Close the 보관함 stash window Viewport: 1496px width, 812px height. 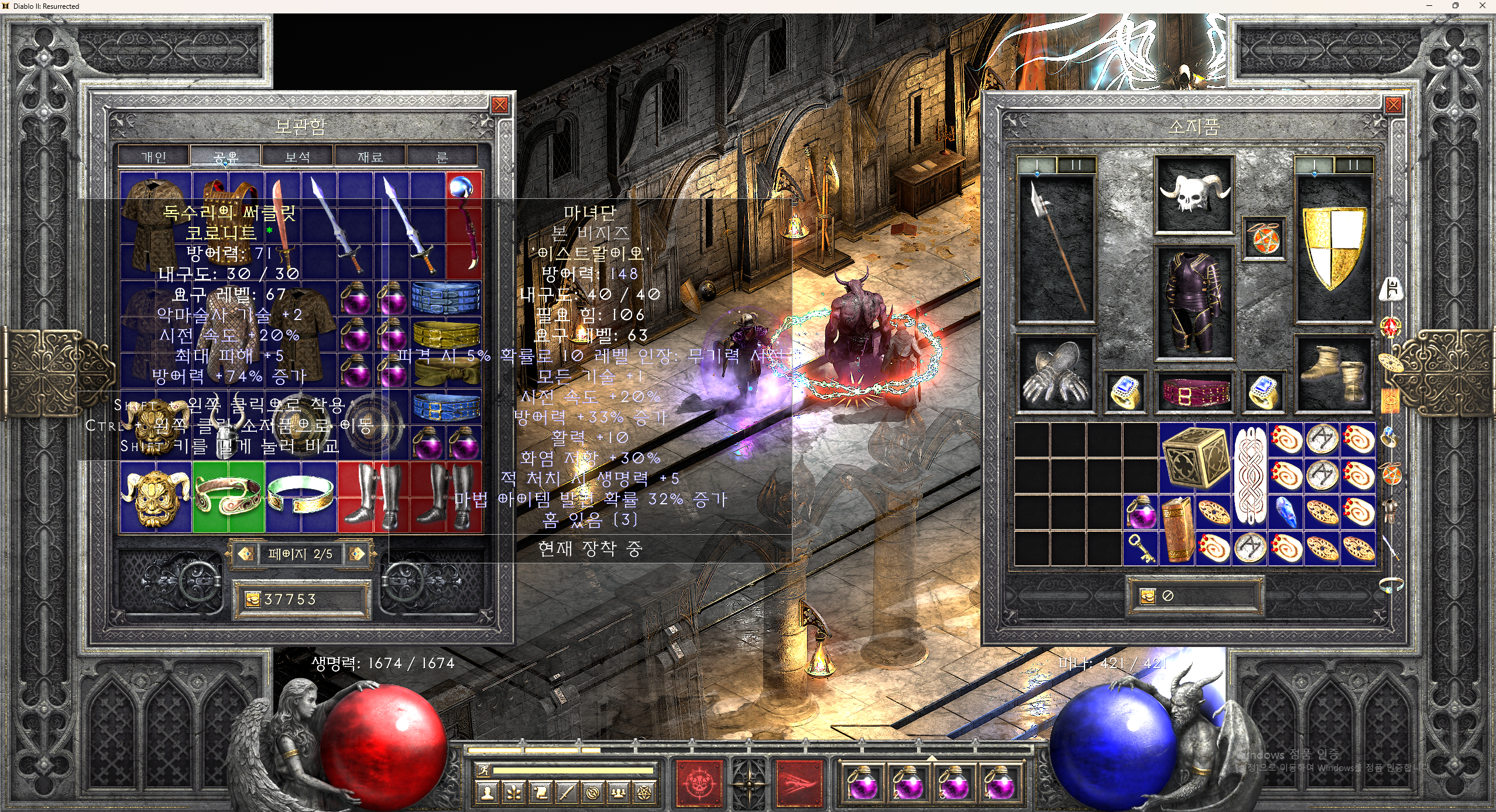499,105
